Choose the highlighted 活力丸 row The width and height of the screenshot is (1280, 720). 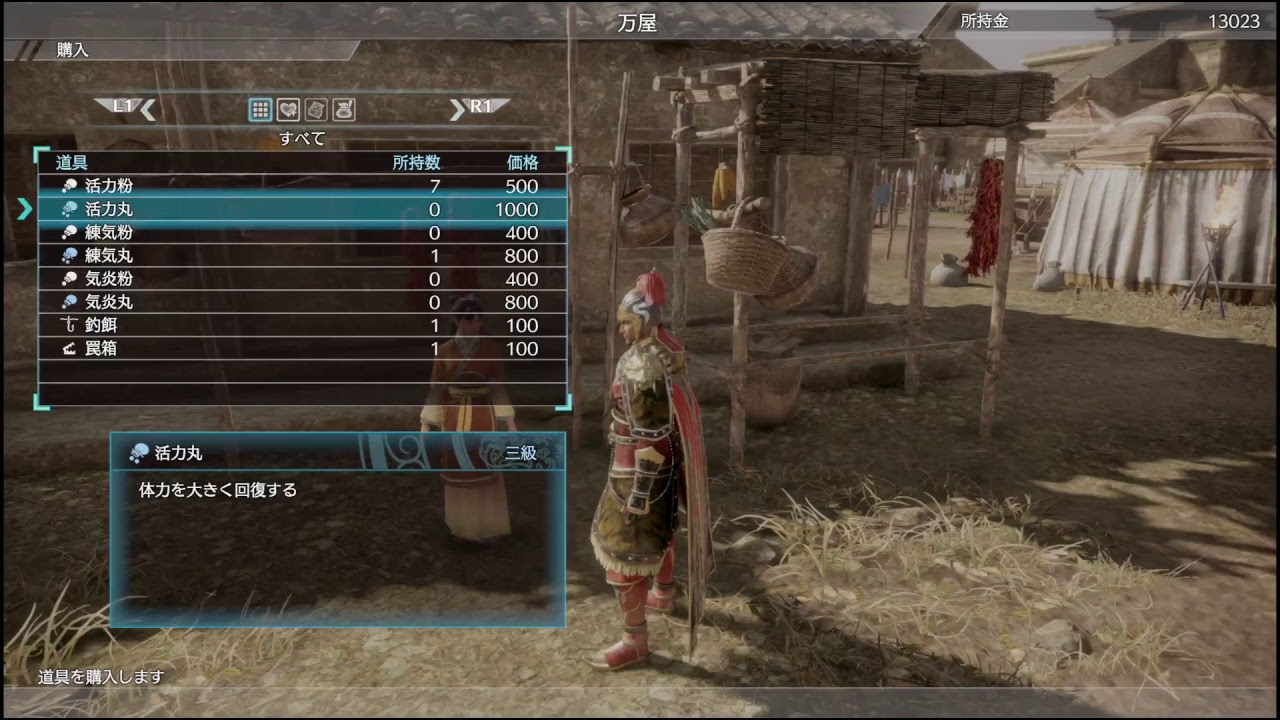click(x=300, y=209)
